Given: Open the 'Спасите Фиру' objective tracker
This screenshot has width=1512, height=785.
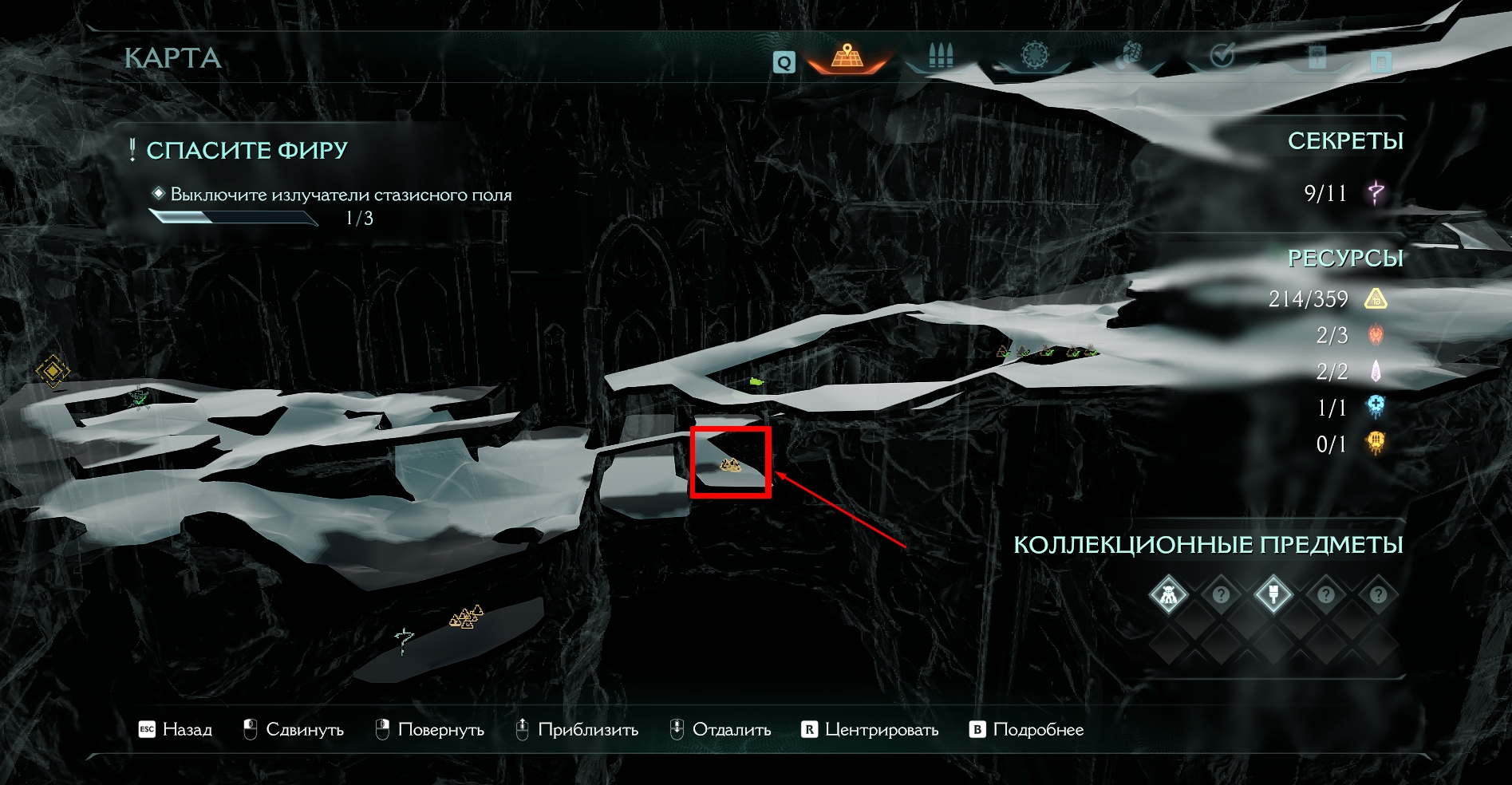Looking at the screenshot, I should 247,150.
